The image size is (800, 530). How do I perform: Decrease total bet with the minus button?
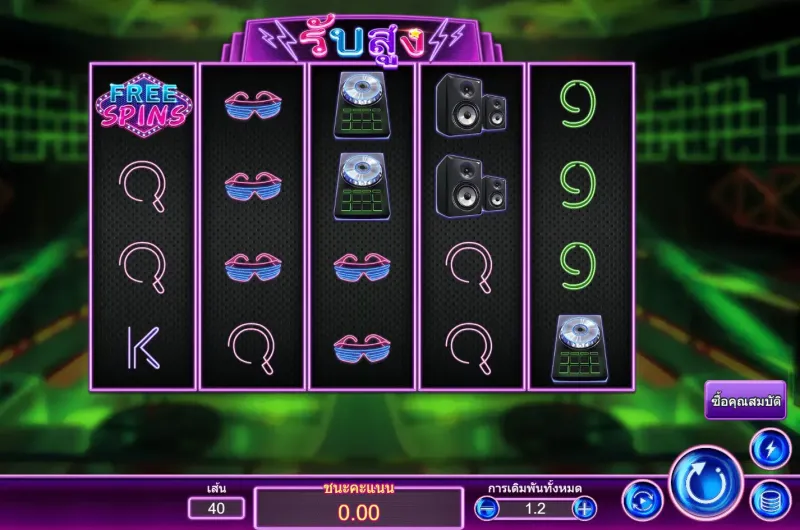point(488,508)
